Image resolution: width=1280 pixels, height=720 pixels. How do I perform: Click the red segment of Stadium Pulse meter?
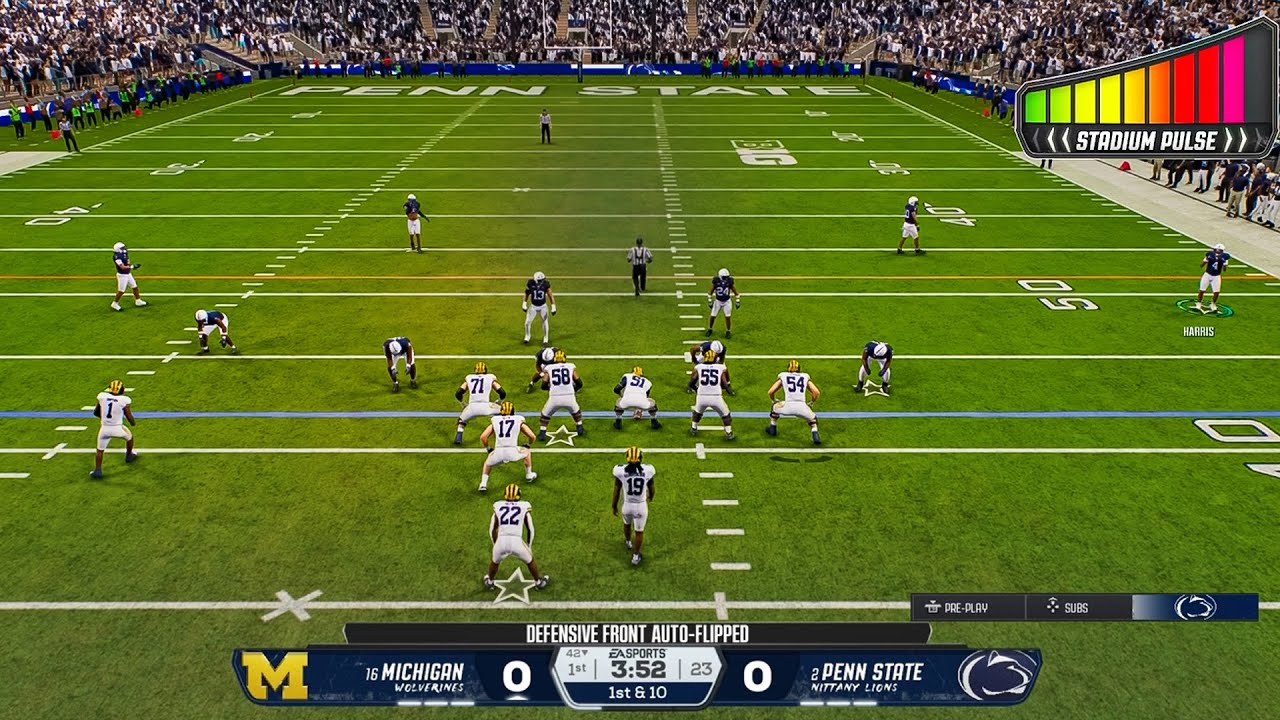point(1190,95)
